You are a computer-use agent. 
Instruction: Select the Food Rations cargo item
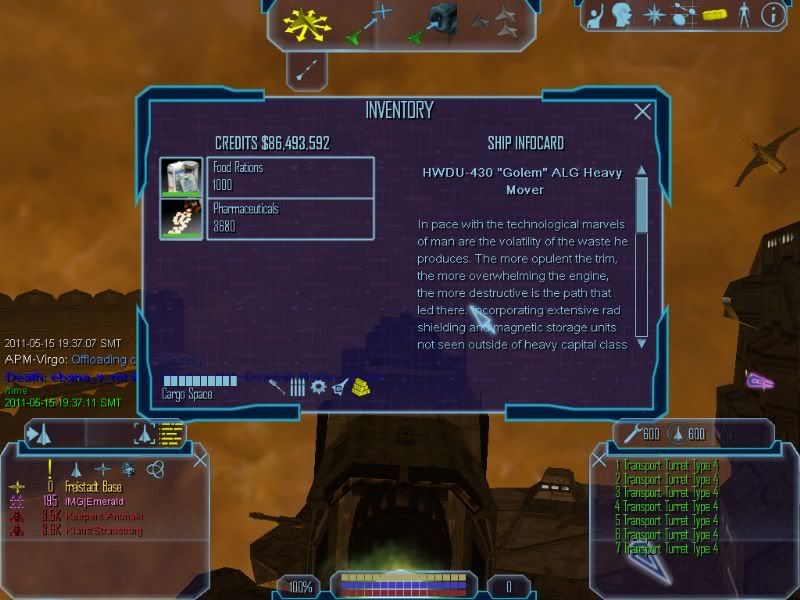point(267,177)
